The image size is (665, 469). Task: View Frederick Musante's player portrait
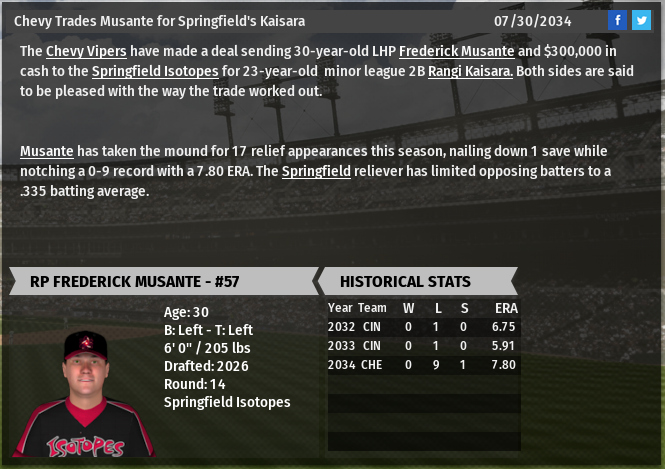pyautogui.click(x=84, y=392)
